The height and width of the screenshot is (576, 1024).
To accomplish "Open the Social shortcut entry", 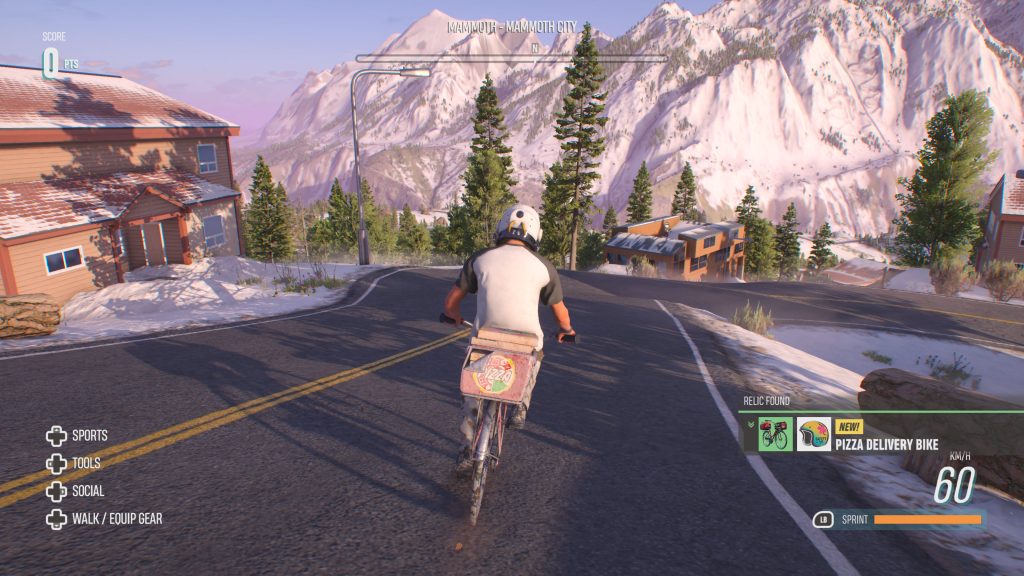I will click(x=75, y=491).
